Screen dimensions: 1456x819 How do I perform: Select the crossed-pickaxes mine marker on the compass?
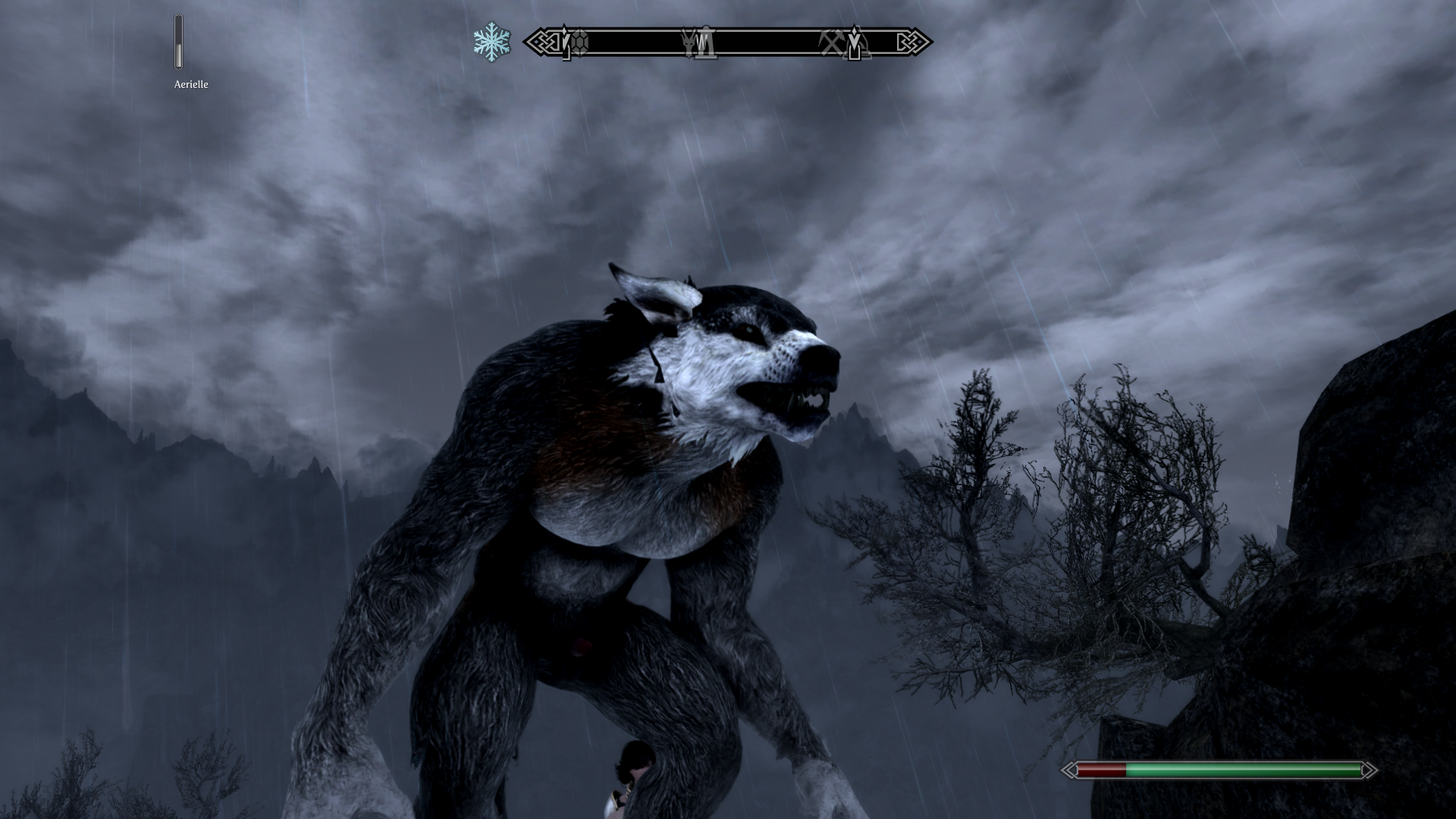click(831, 42)
